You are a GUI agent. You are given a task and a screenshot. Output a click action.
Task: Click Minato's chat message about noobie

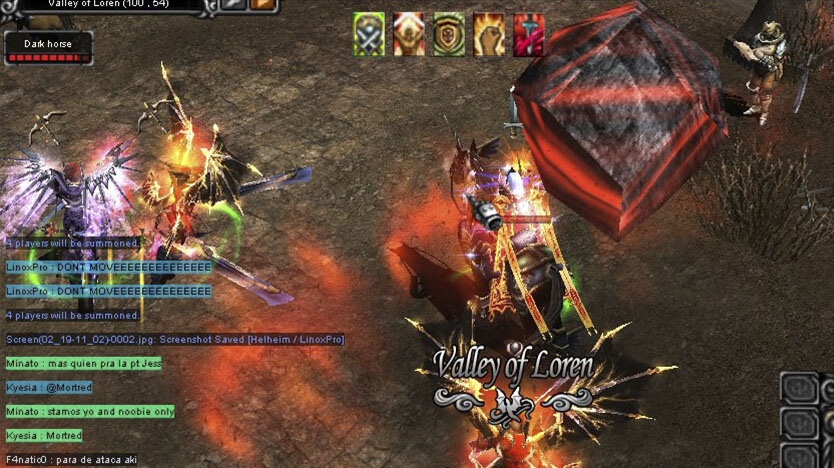click(x=90, y=412)
